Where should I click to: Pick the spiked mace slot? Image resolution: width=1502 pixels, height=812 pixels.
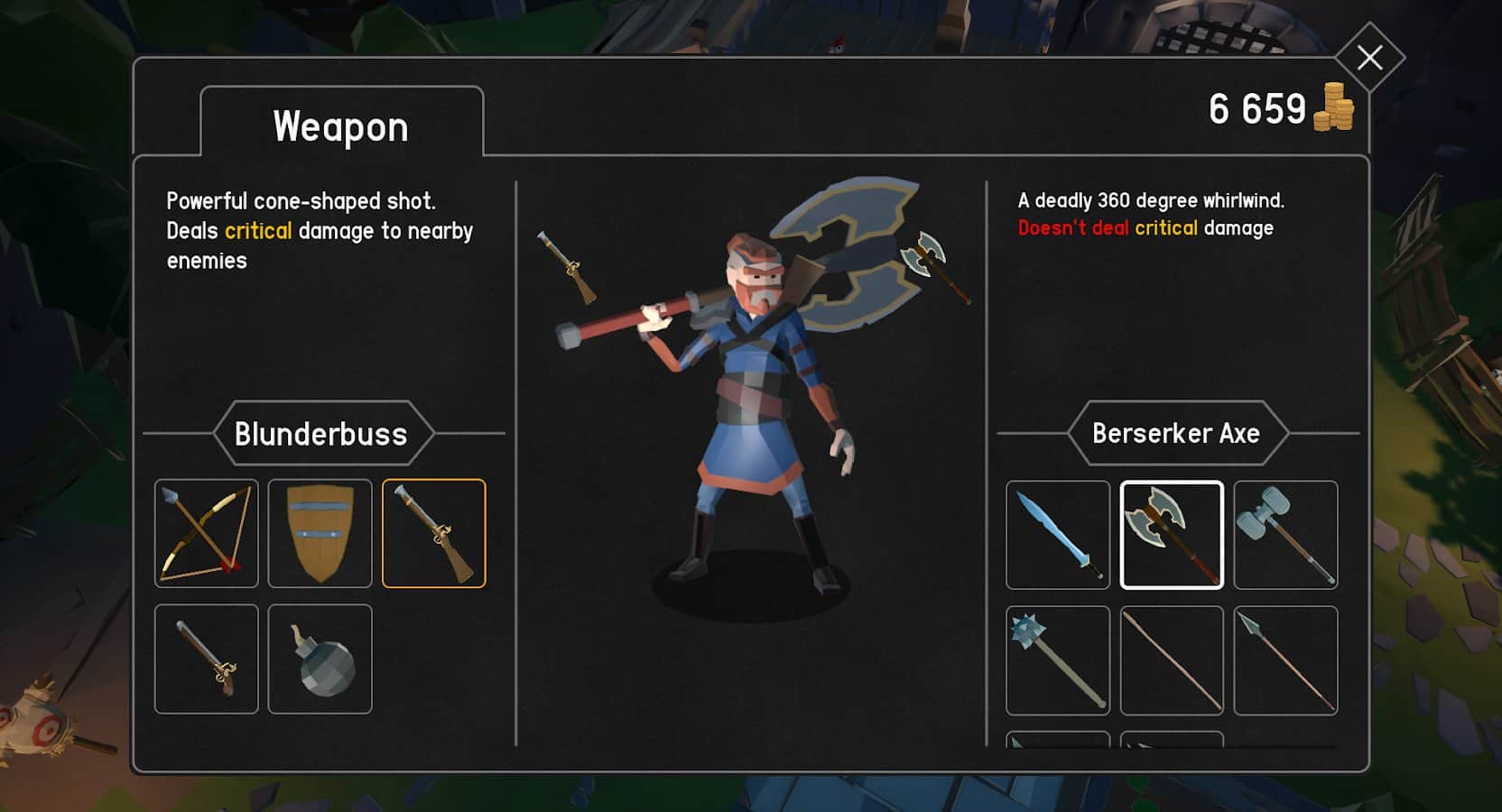click(x=1058, y=660)
